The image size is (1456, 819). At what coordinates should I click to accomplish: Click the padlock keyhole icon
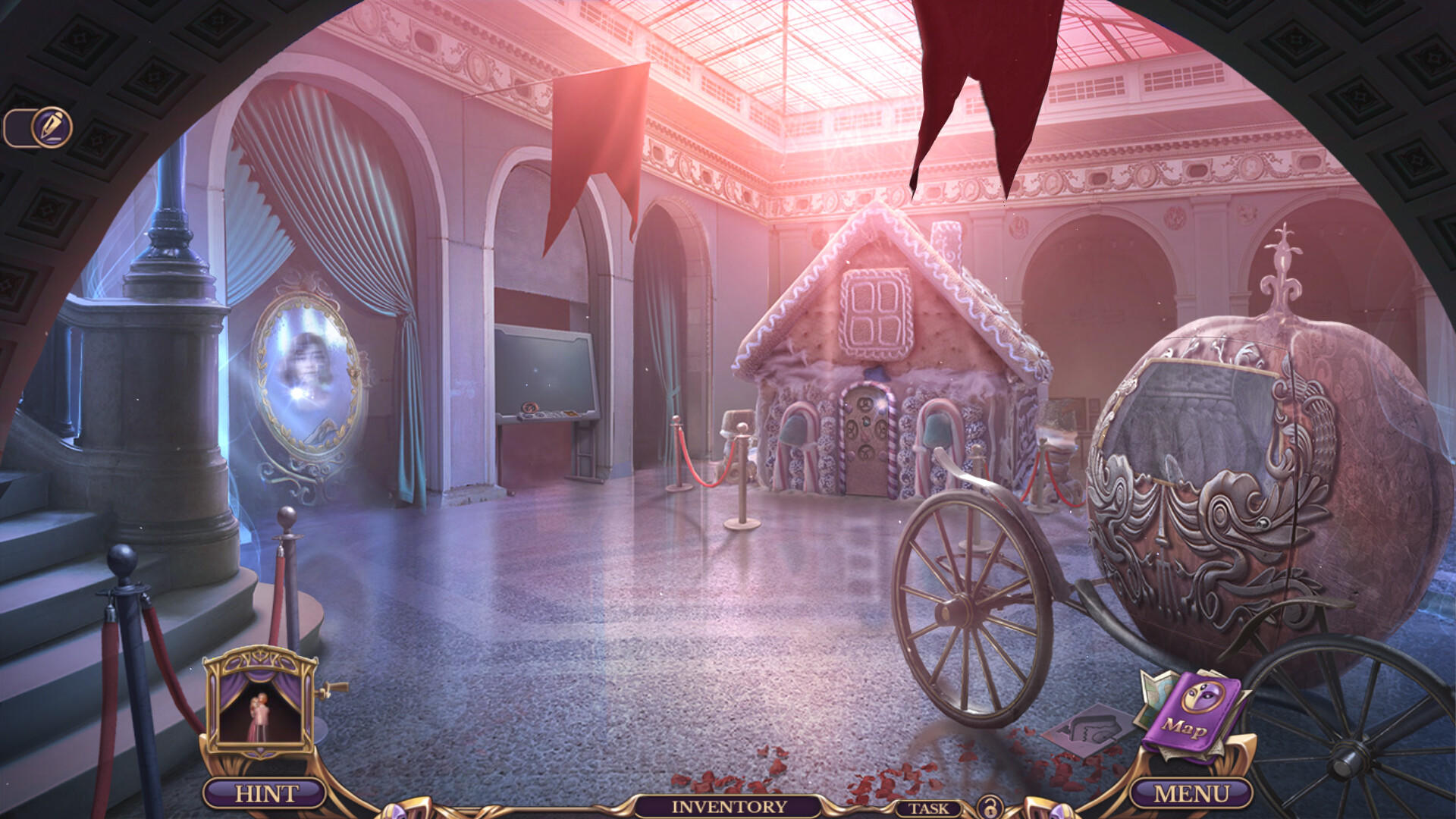(x=990, y=811)
